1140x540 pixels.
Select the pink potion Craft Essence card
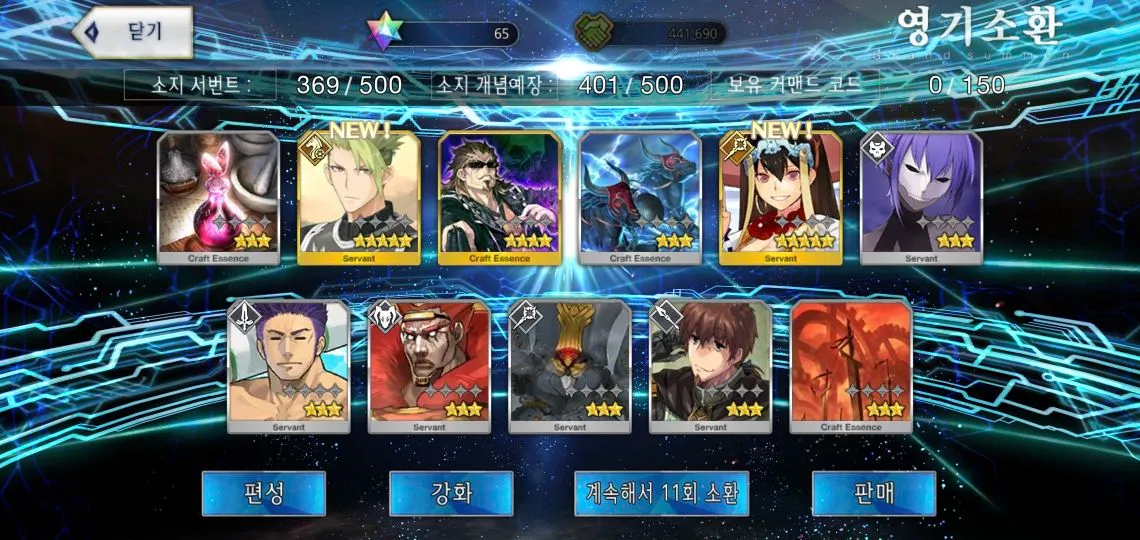pos(218,198)
